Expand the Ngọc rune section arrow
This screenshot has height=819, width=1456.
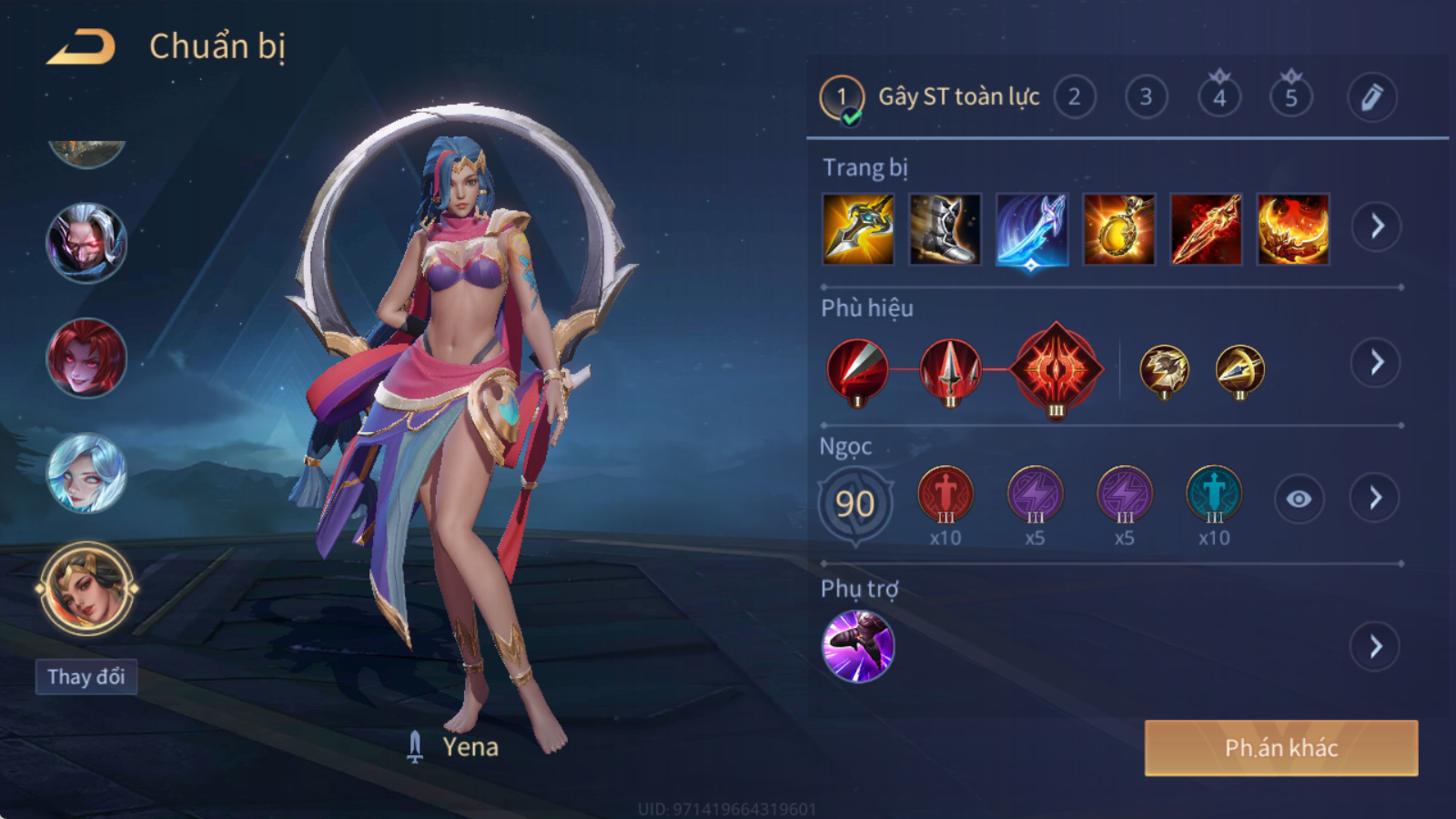[x=1375, y=498]
